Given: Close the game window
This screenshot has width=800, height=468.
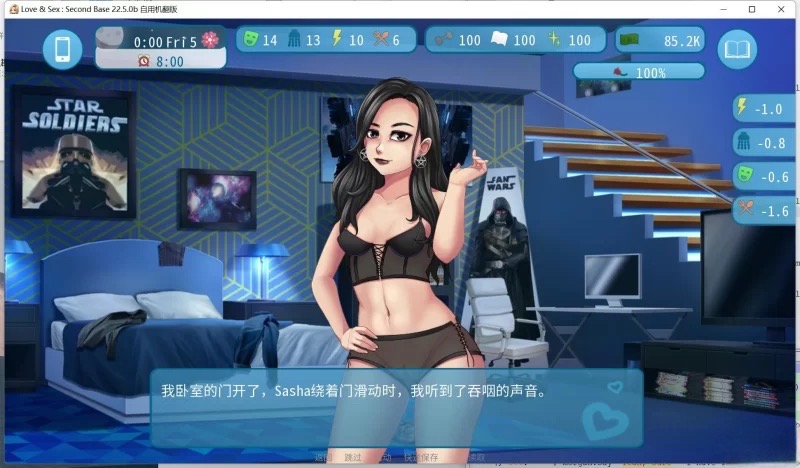Looking at the screenshot, I should (x=781, y=8).
